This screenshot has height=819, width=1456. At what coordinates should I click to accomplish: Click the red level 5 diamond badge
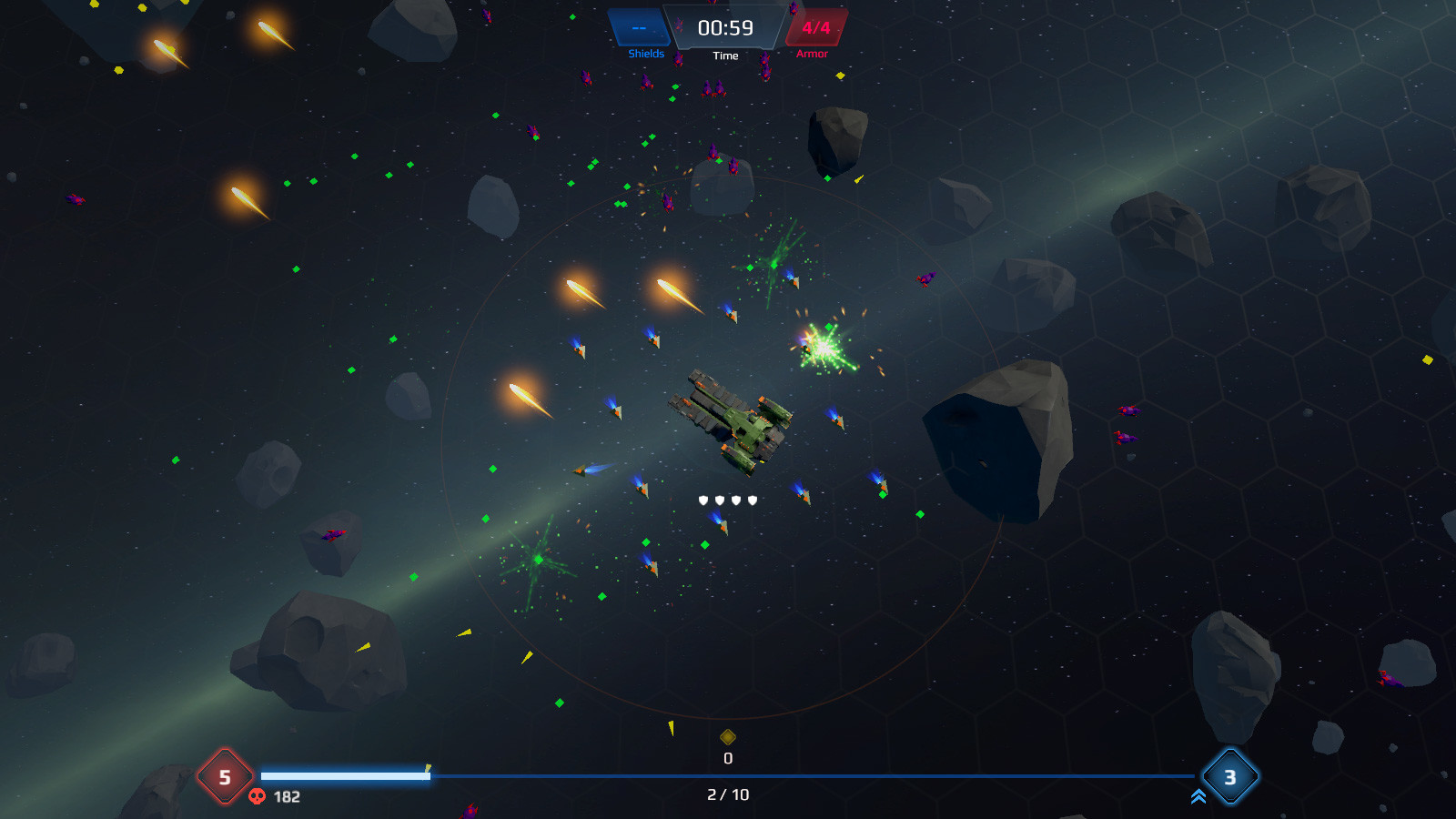point(225,776)
